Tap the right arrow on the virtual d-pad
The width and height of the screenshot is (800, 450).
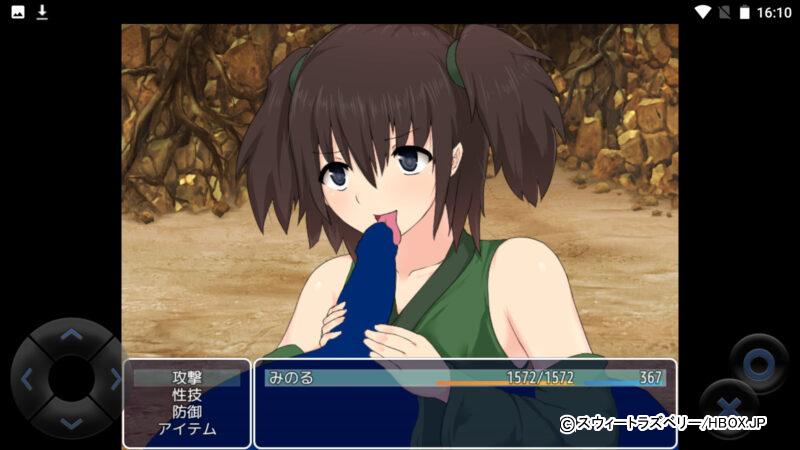(x=114, y=379)
